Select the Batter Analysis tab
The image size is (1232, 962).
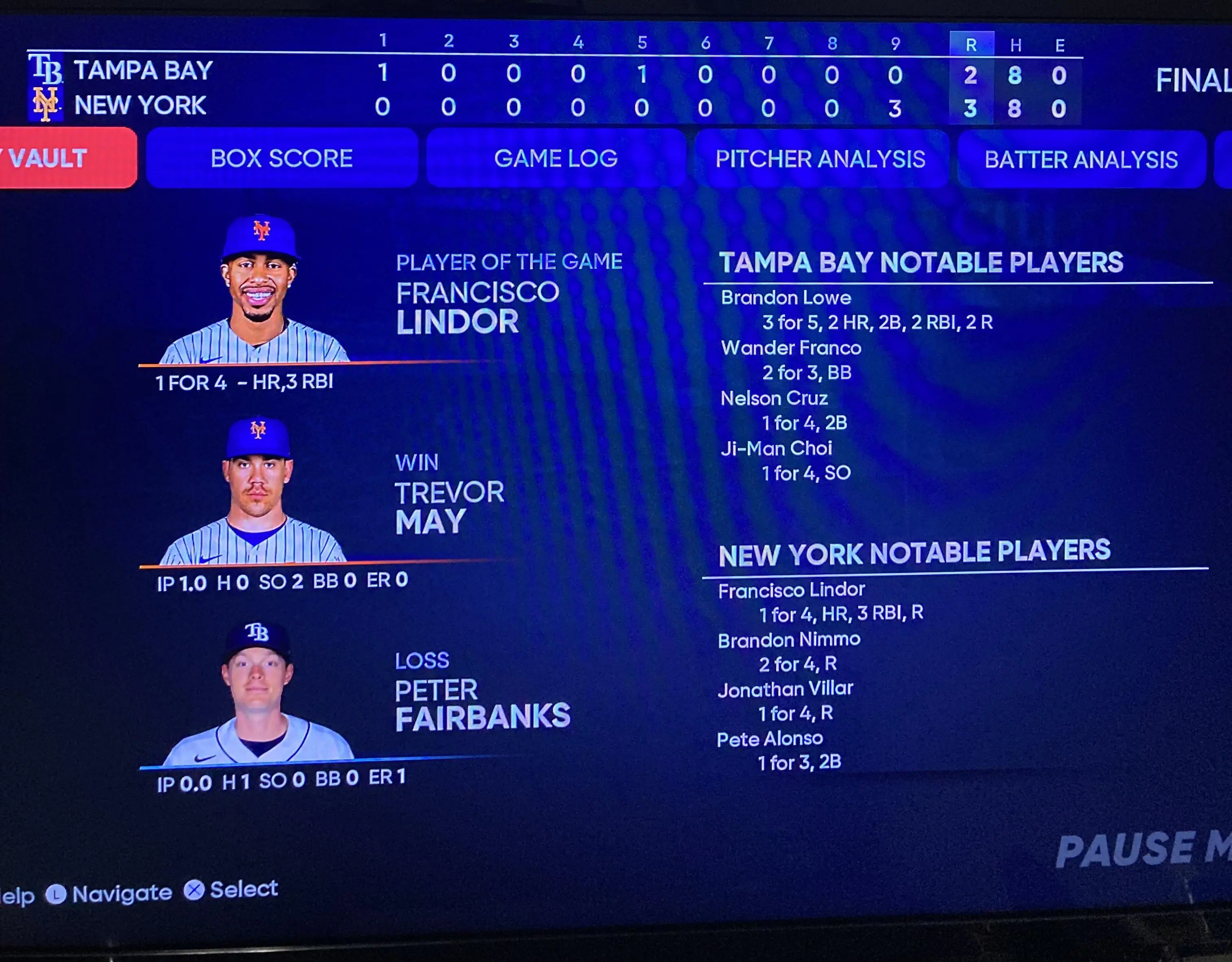pyautogui.click(x=1081, y=160)
